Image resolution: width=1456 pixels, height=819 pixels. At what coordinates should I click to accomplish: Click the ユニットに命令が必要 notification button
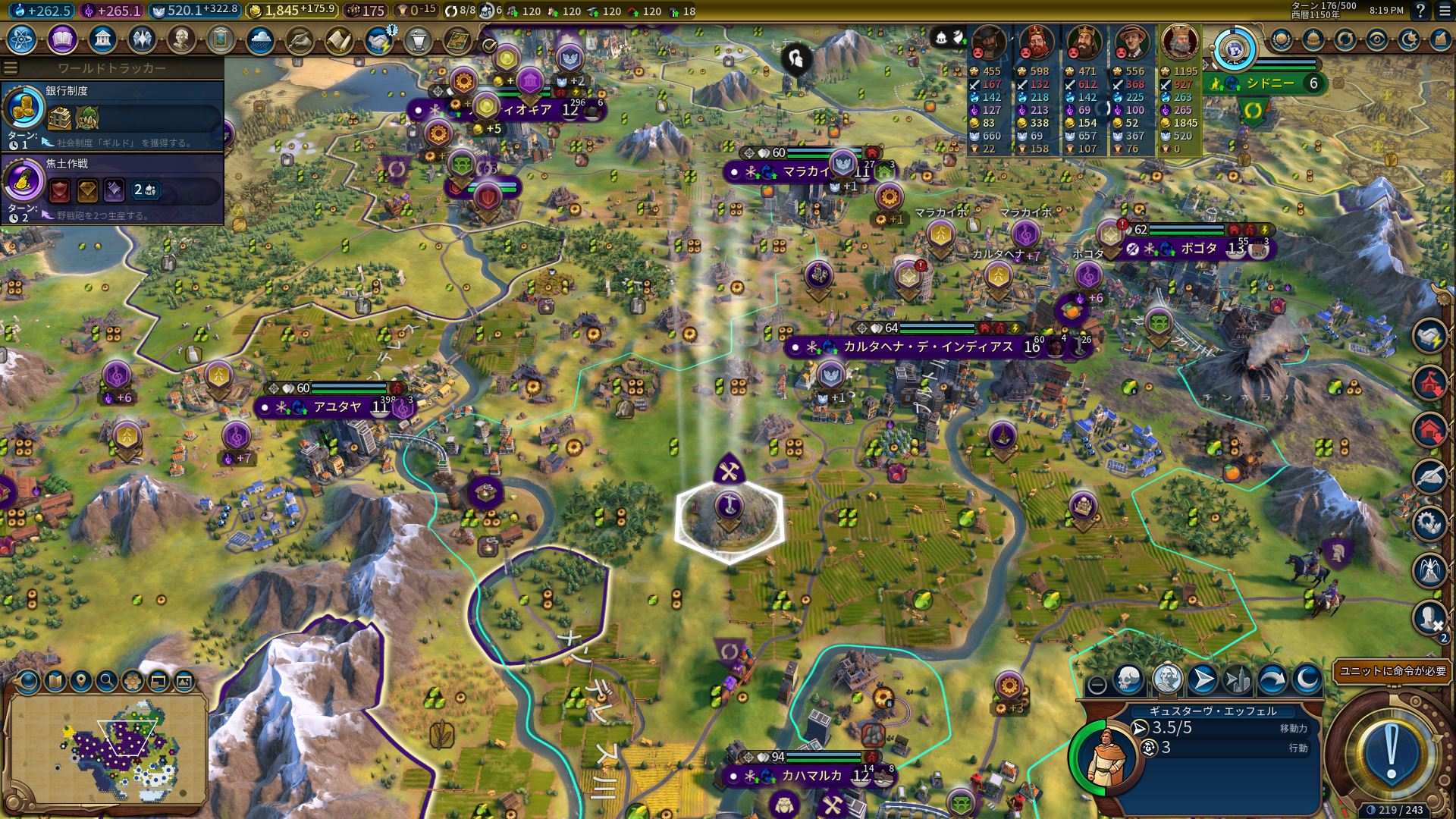click(x=1392, y=671)
